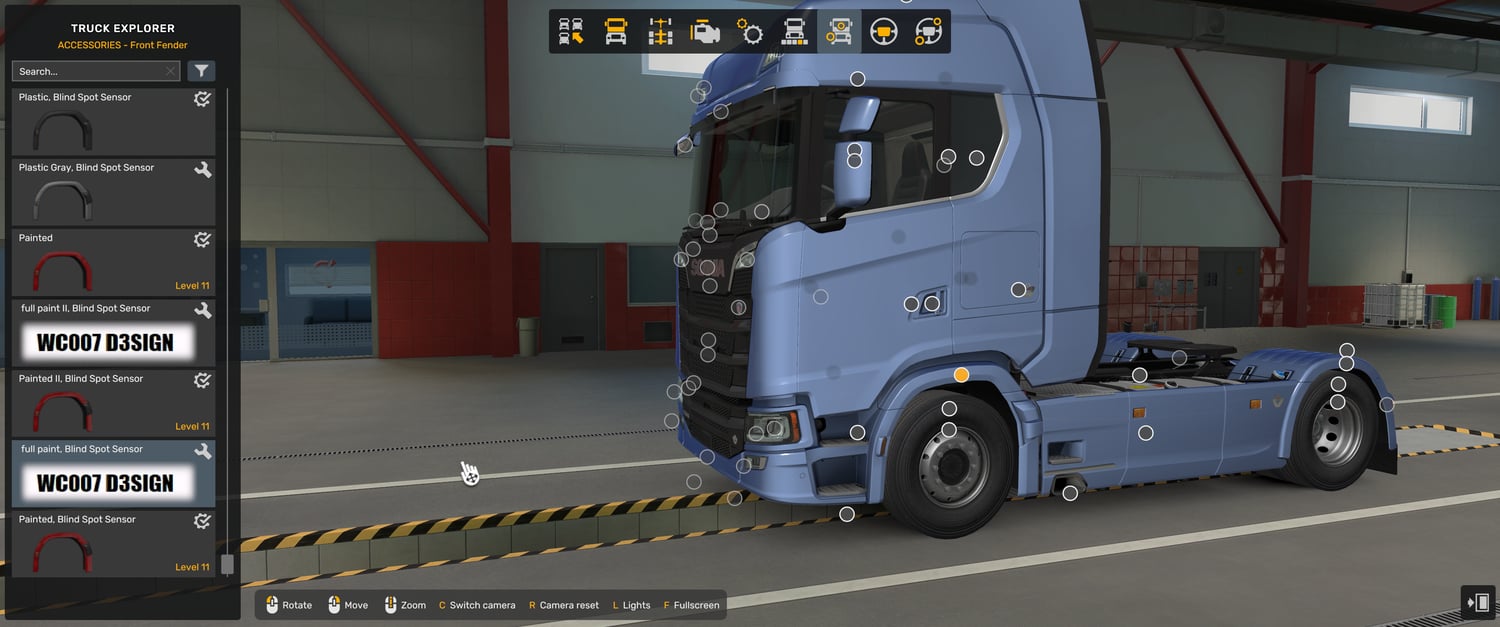Open the truck front lights-row category
This screenshot has height=627, width=1500.
click(x=794, y=32)
